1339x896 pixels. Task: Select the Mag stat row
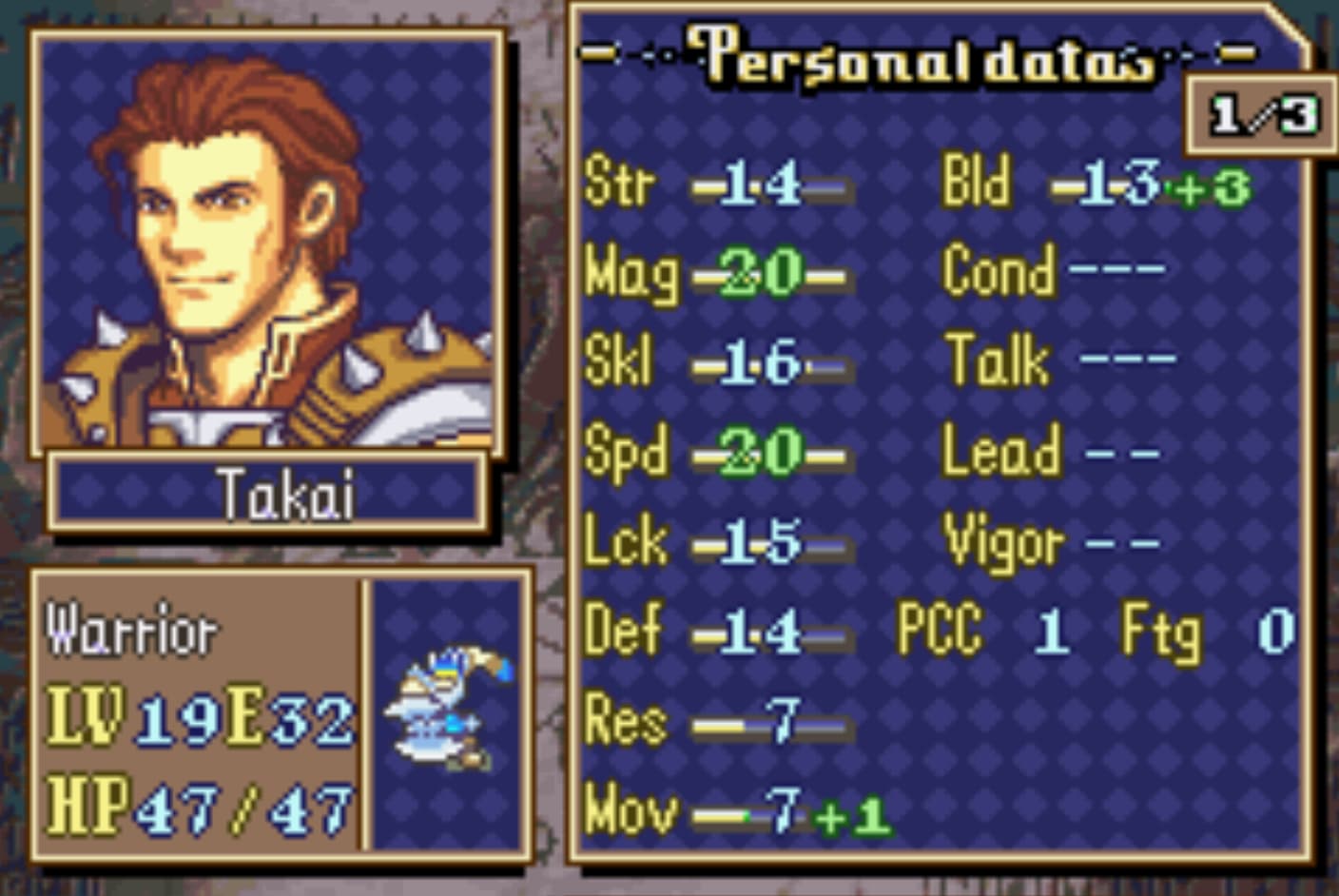tap(718, 274)
